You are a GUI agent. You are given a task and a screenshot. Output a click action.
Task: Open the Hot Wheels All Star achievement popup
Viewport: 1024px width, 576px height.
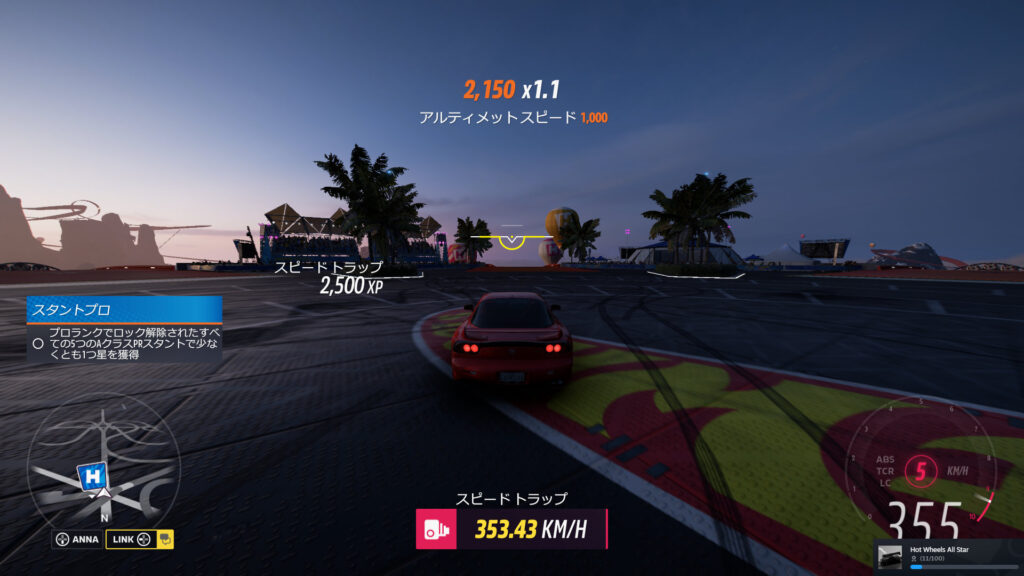pyautogui.click(x=948, y=556)
